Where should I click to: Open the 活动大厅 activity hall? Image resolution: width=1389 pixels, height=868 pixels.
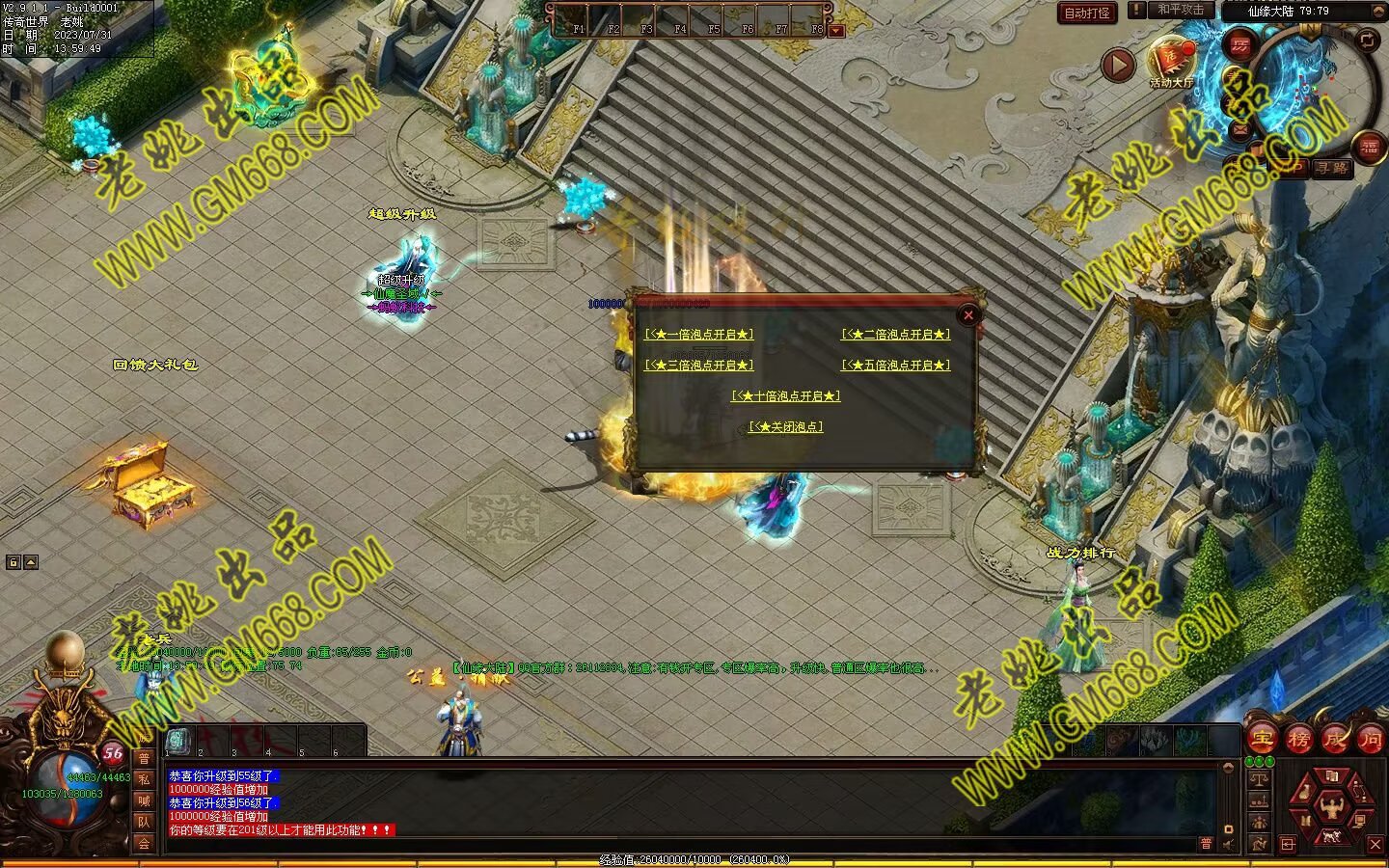pos(1171,60)
